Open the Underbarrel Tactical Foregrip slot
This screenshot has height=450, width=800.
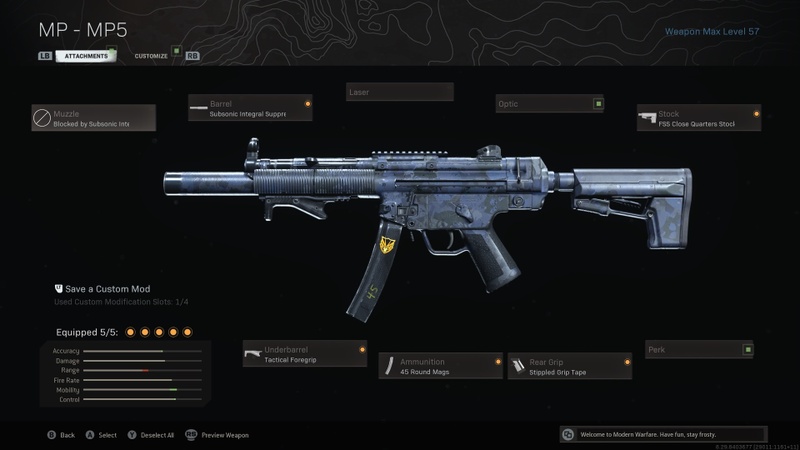[304, 354]
